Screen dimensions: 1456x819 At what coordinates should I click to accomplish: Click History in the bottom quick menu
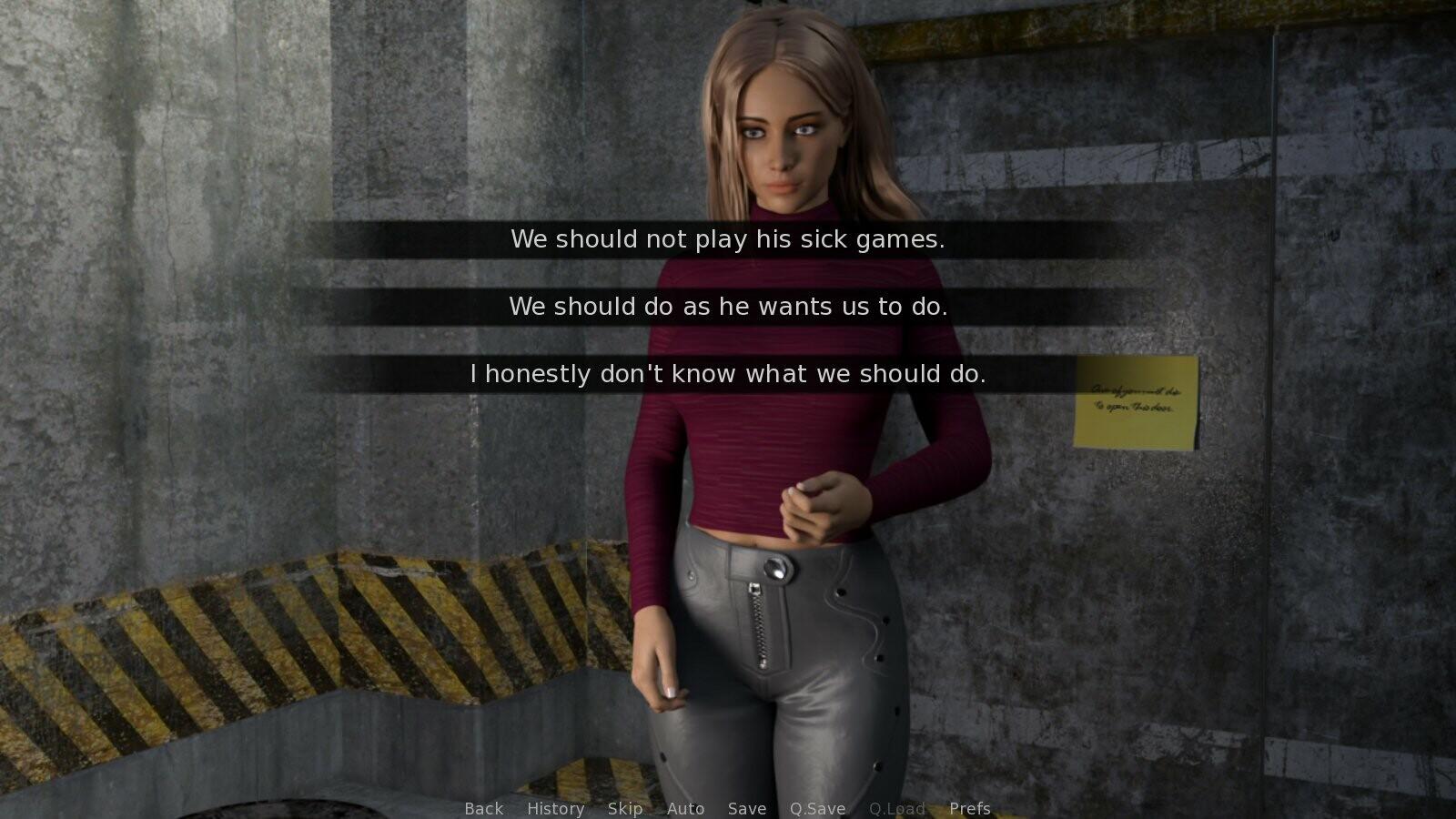(x=556, y=808)
